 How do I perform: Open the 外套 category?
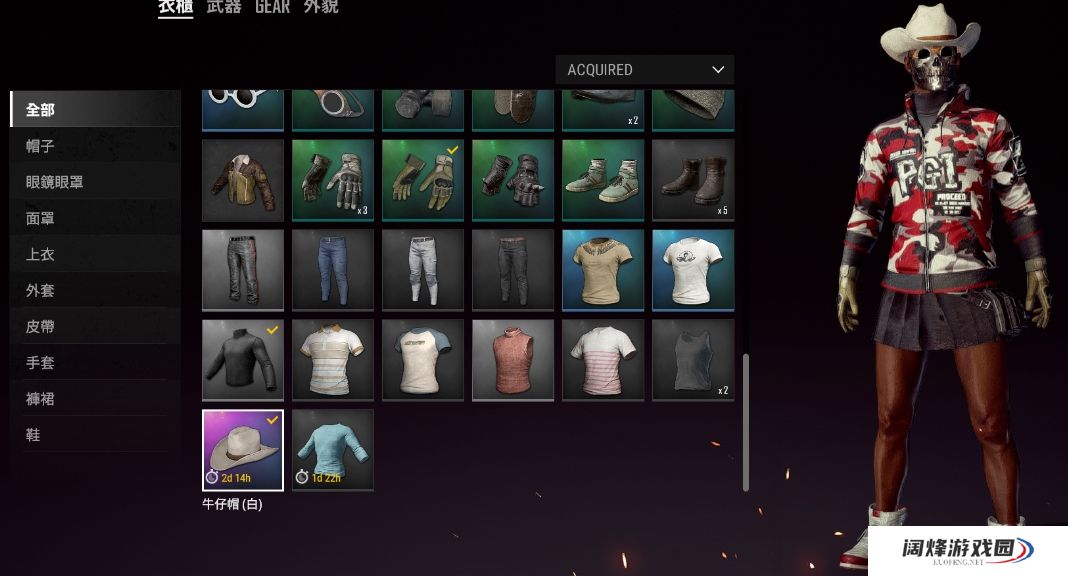[x=40, y=290]
